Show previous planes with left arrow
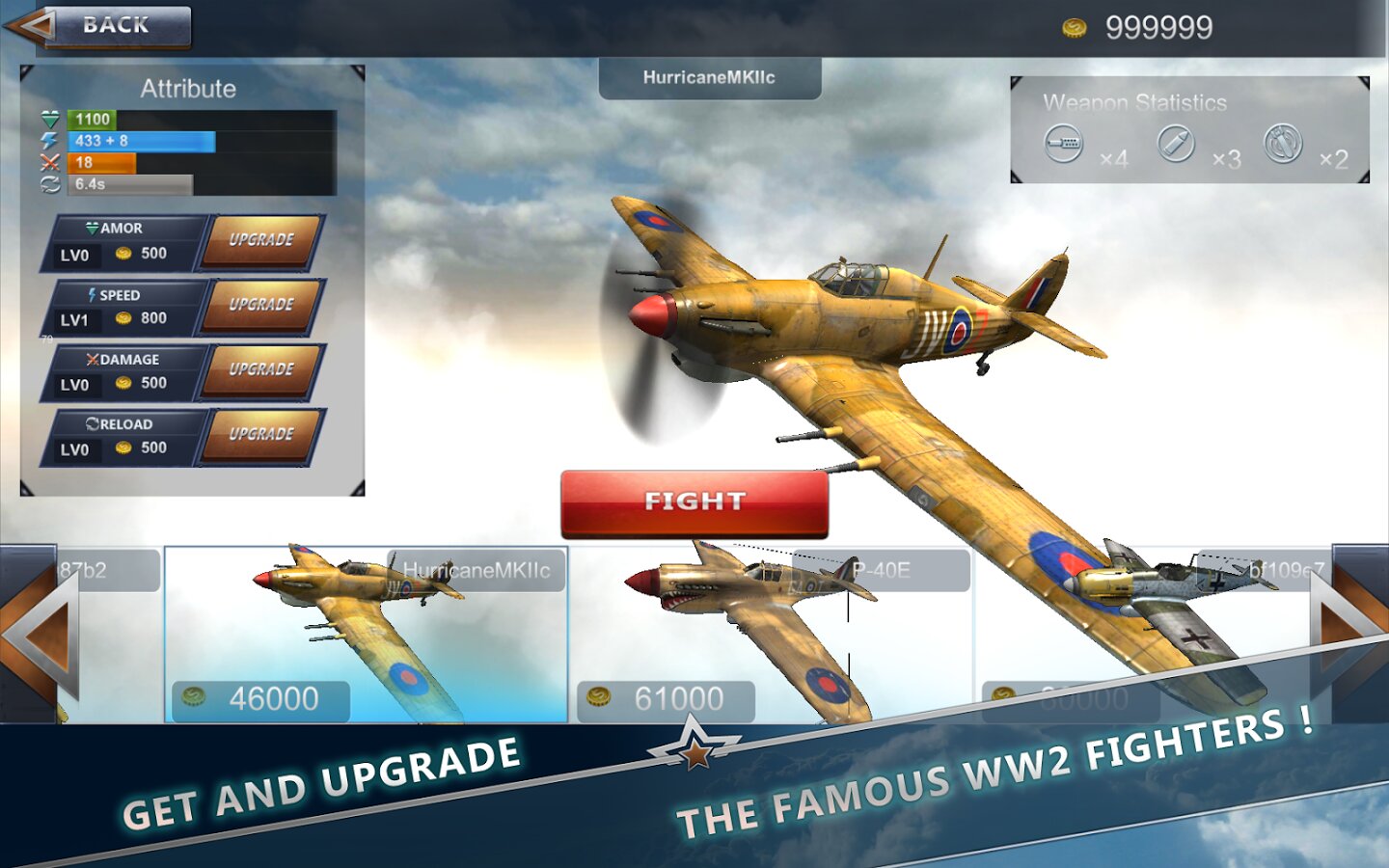 point(39,635)
